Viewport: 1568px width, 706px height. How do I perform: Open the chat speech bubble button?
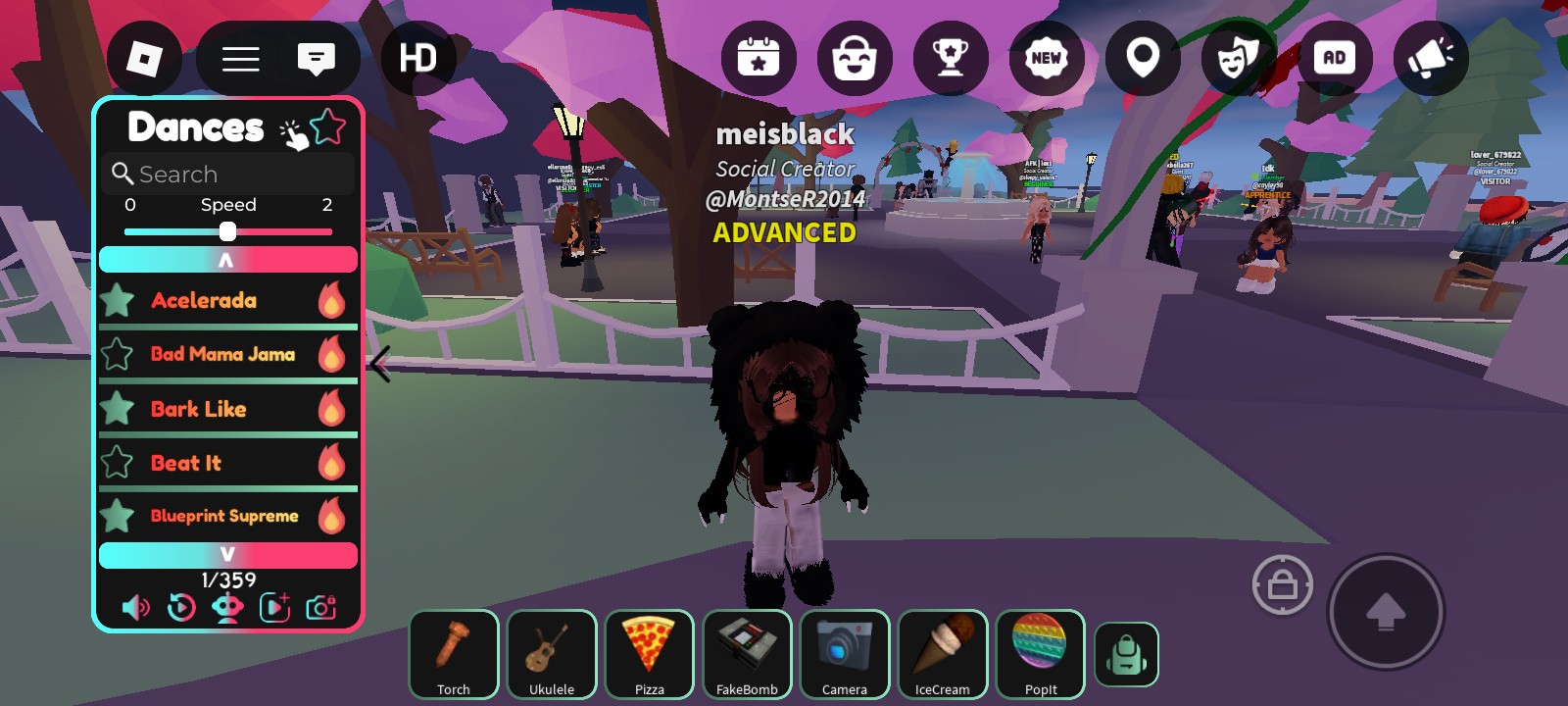[316, 59]
